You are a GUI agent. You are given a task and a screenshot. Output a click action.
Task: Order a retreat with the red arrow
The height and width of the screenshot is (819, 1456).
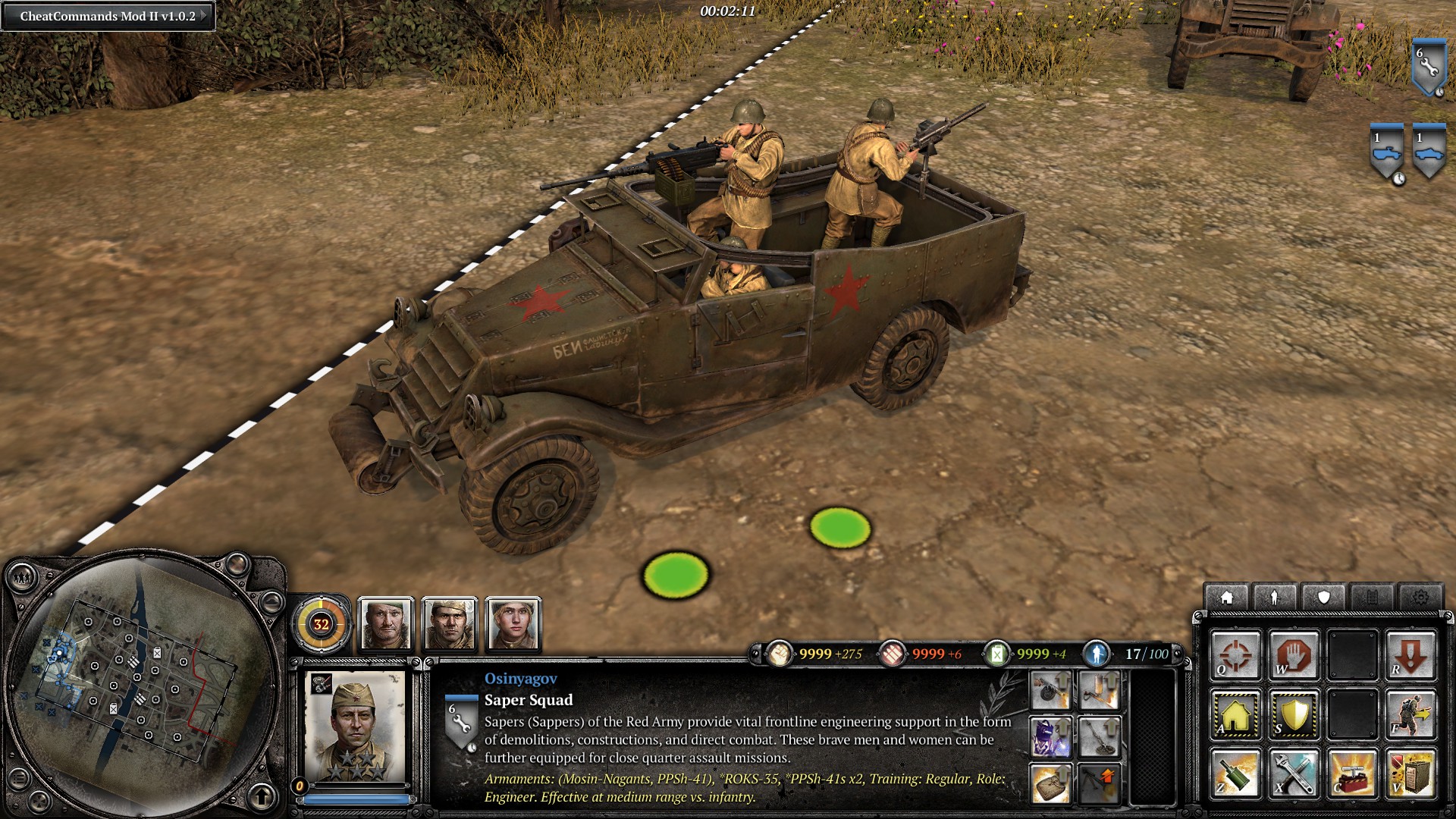[1410, 654]
